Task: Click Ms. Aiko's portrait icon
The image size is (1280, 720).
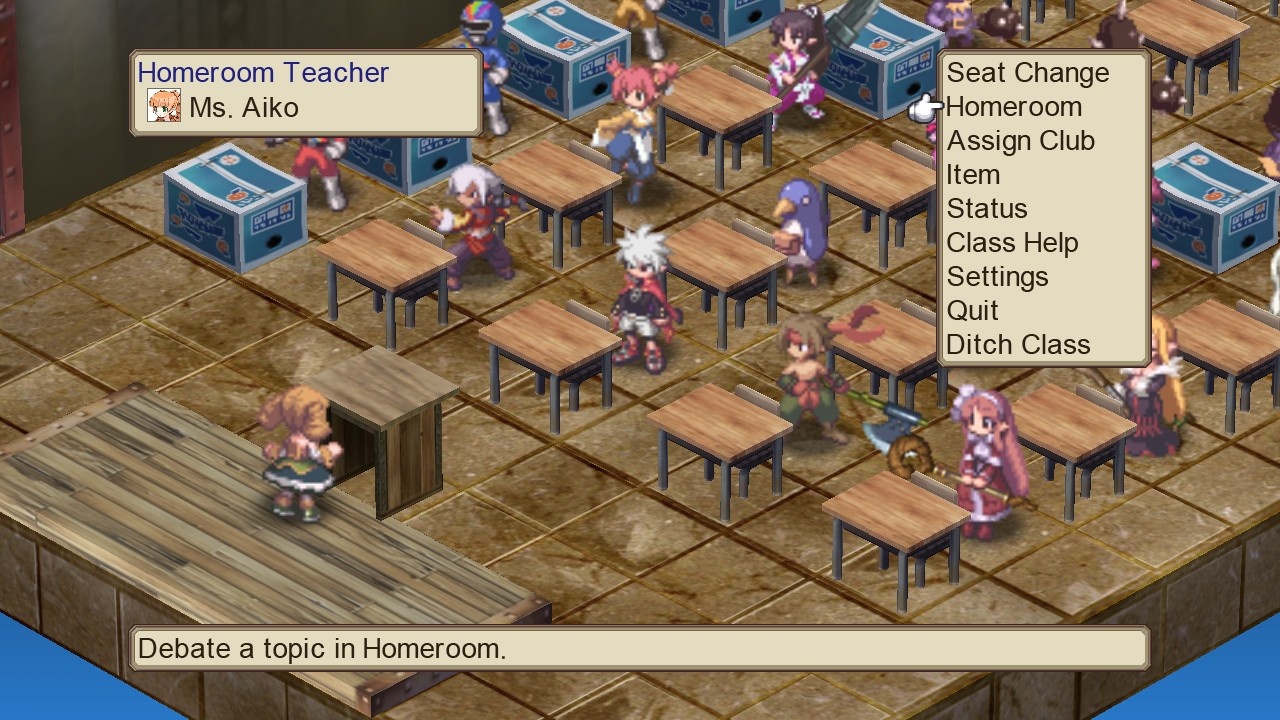Action: coord(163,106)
